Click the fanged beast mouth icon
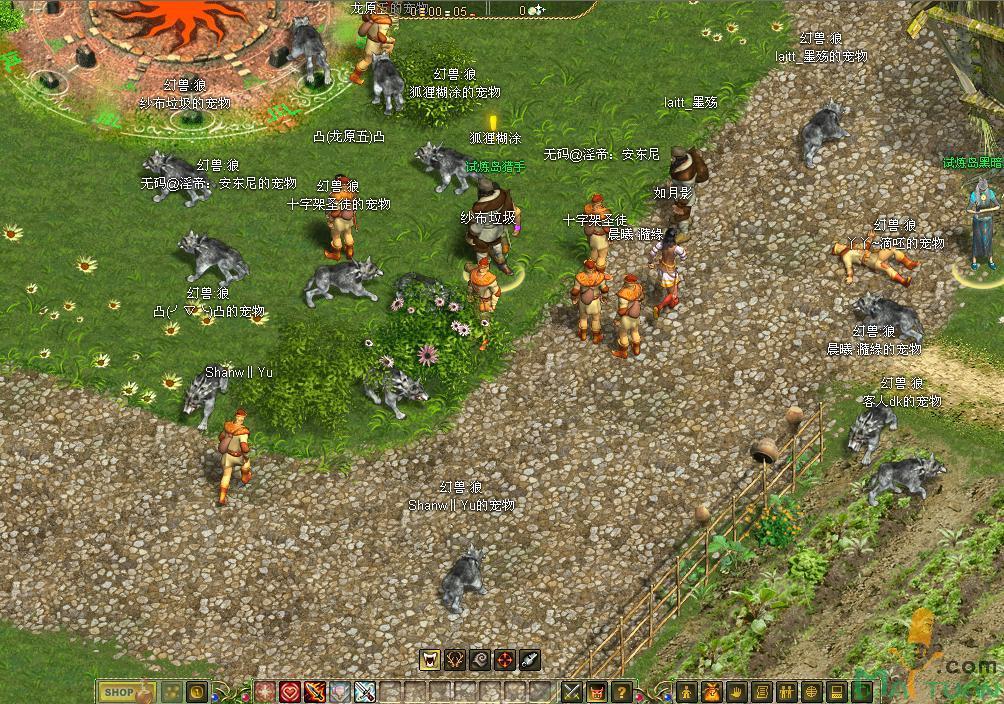This screenshot has width=1004, height=704. [431, 659]
